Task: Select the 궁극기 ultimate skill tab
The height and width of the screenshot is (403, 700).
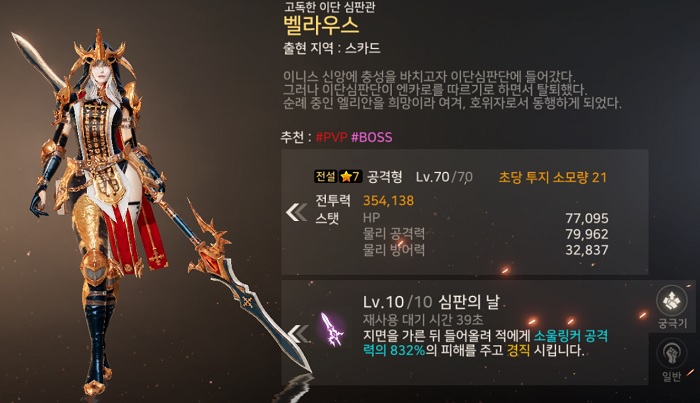Action: [x=671, y=303]
